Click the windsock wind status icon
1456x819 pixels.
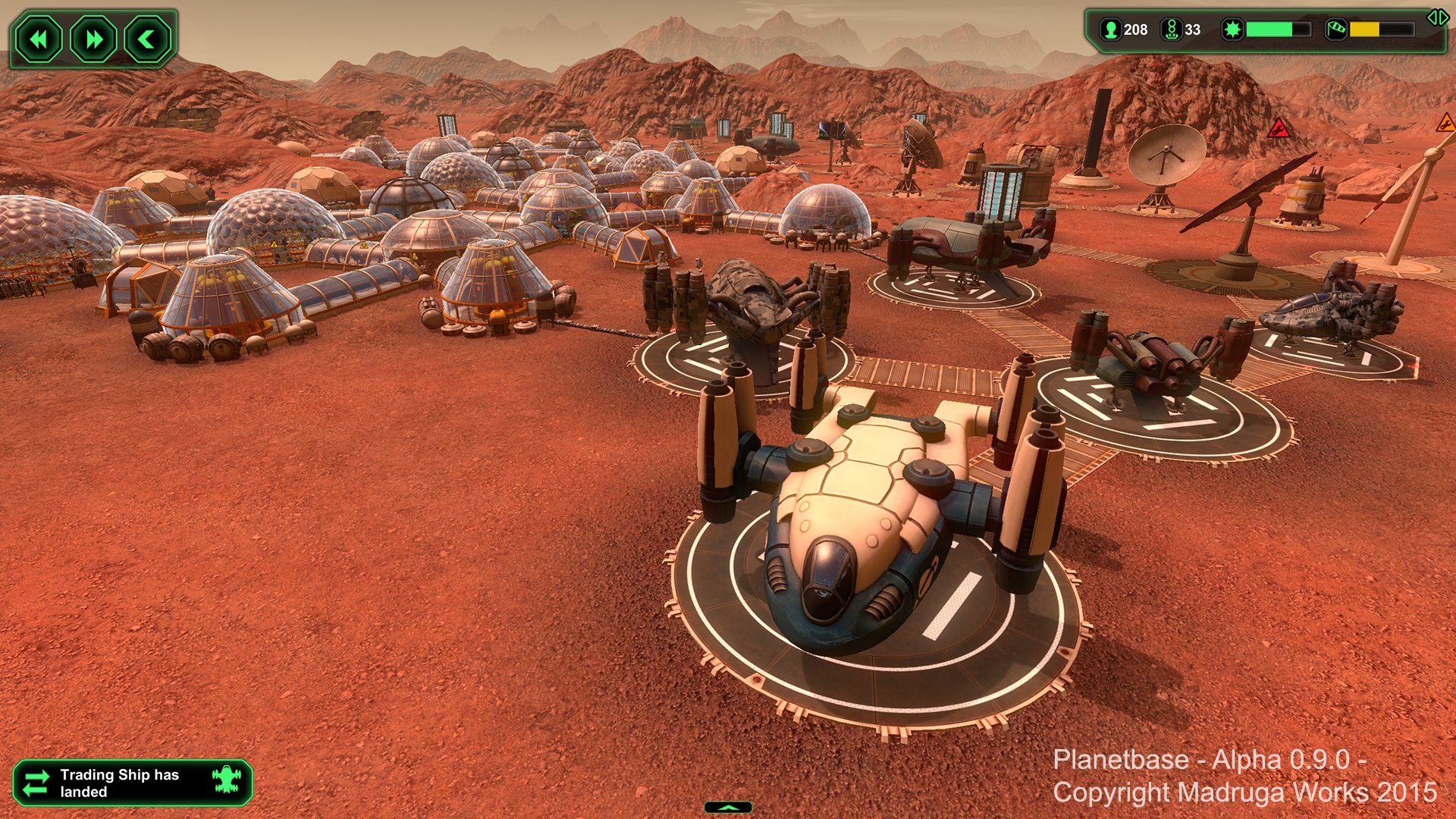[x=1336, y=30]
